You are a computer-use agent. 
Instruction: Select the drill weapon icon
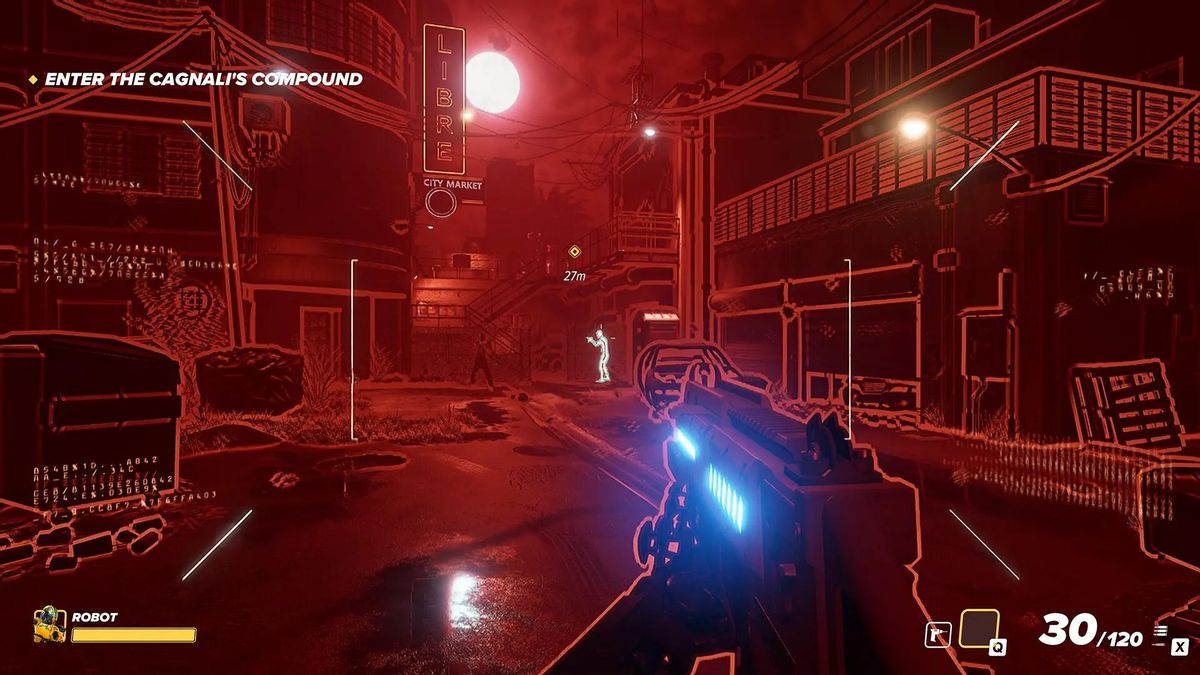pos(937,634)
